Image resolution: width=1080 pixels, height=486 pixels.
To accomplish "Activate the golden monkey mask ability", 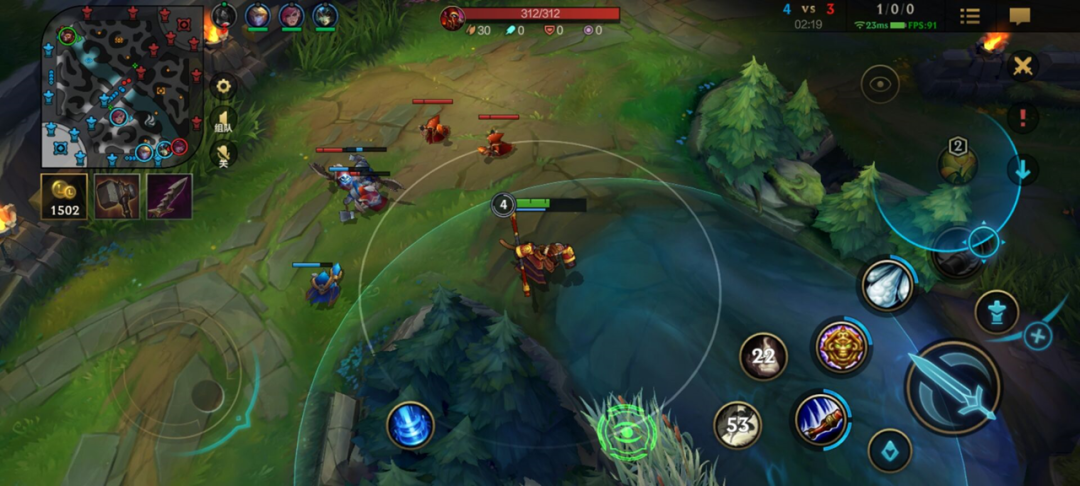I will coord(841,347).
